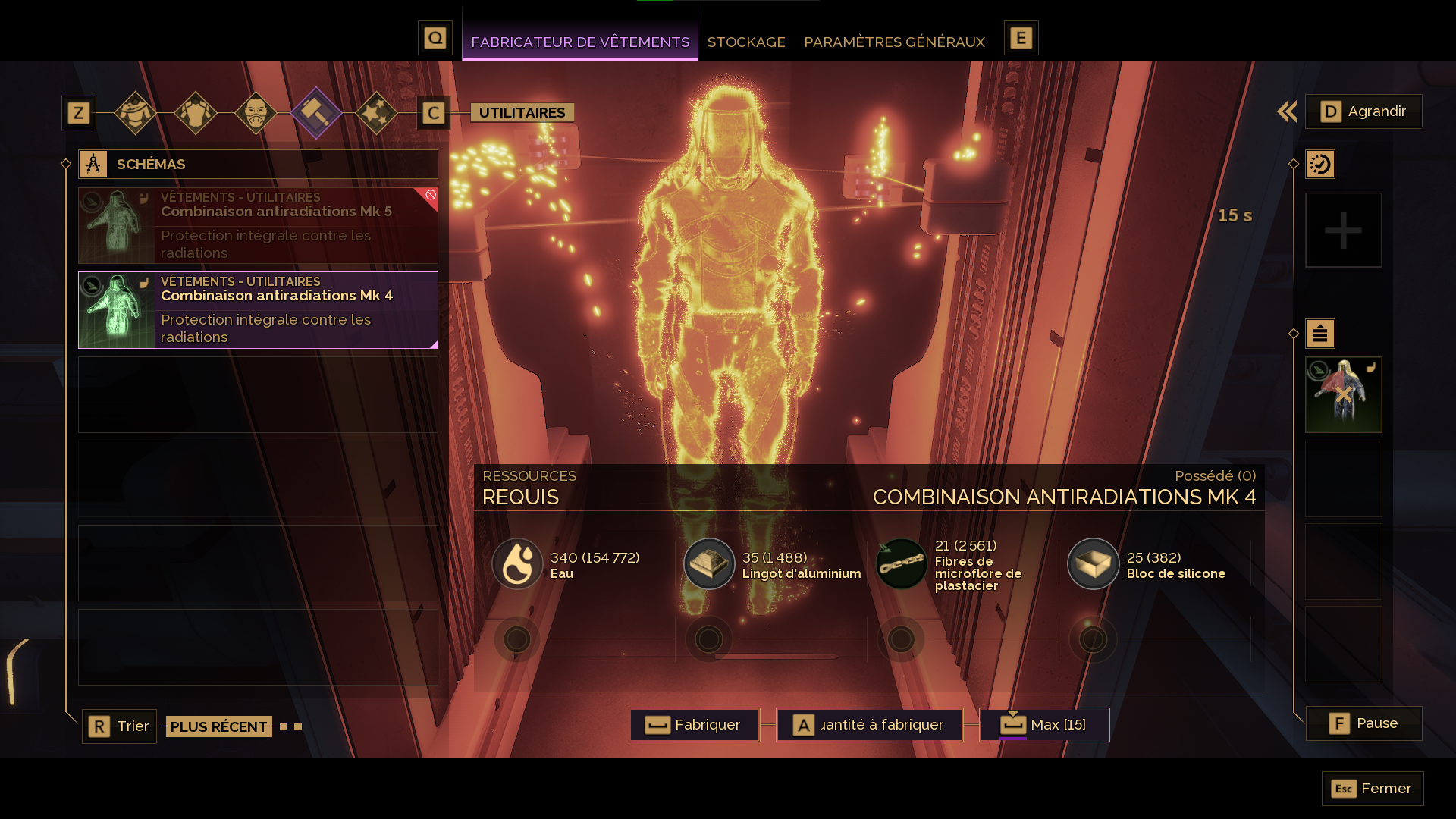The height and width of the screenshot is (819, 1456).
Task: Open the star category icon
Action: coord(376,113)
